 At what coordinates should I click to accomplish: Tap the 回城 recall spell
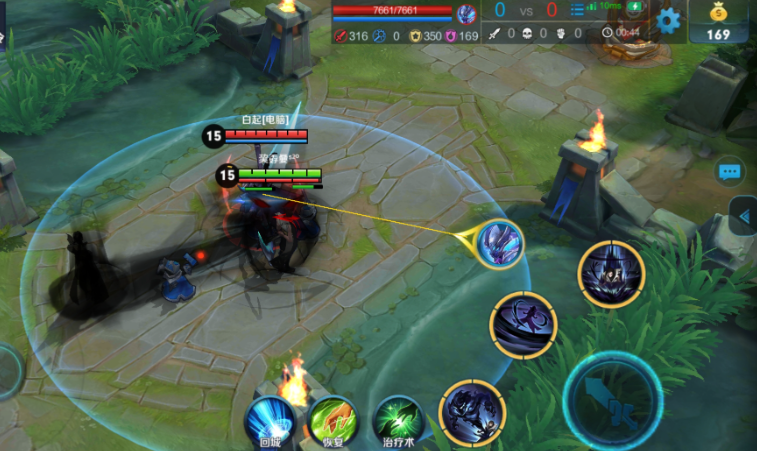[269, 419]
